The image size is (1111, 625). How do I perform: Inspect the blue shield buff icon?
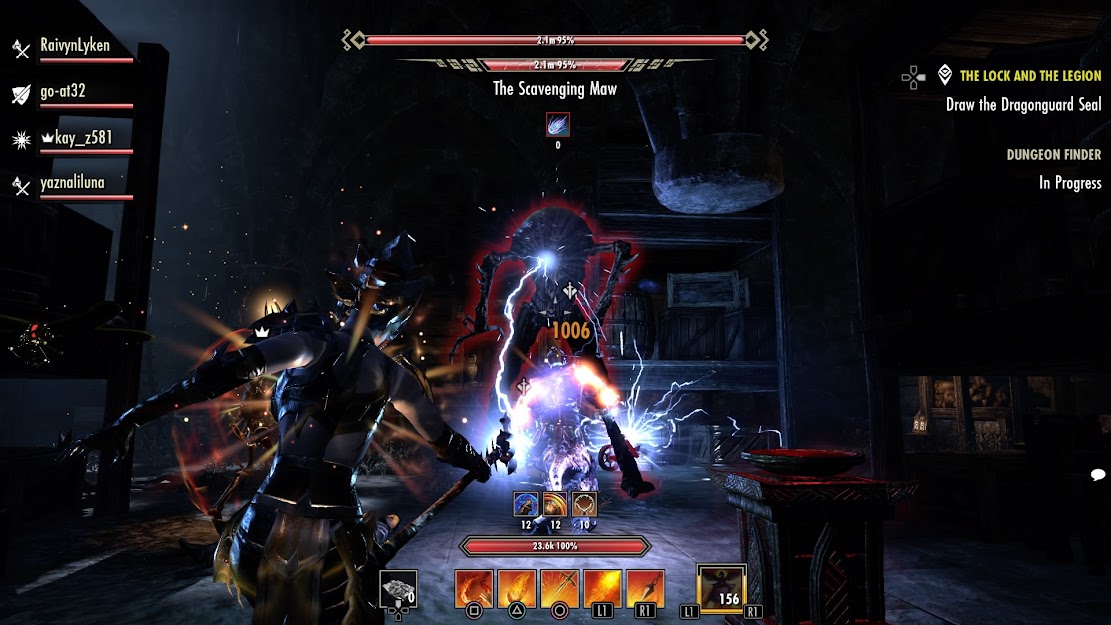coord(526,504)
